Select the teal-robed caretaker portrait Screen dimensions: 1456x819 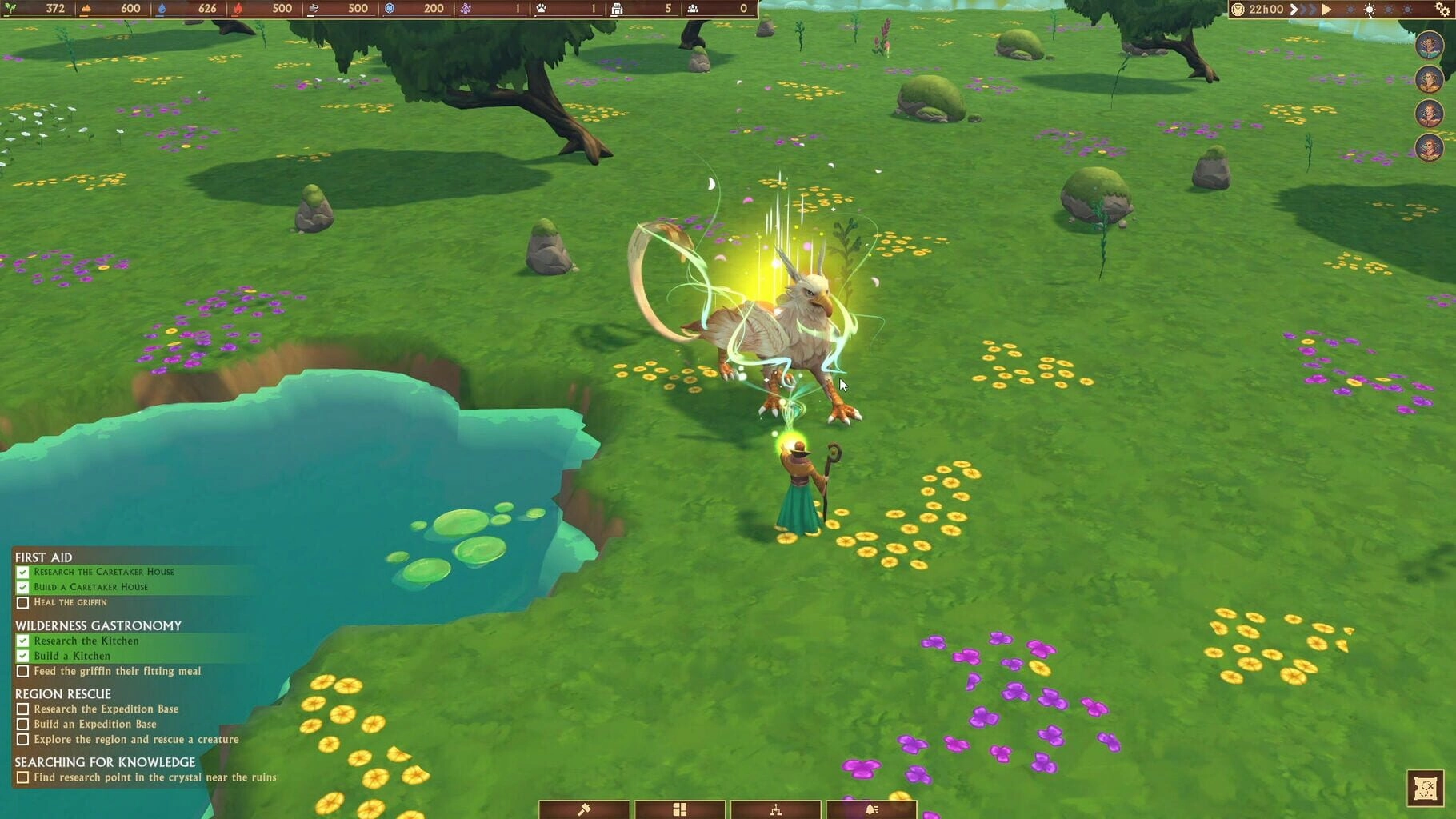[1429, 45]
